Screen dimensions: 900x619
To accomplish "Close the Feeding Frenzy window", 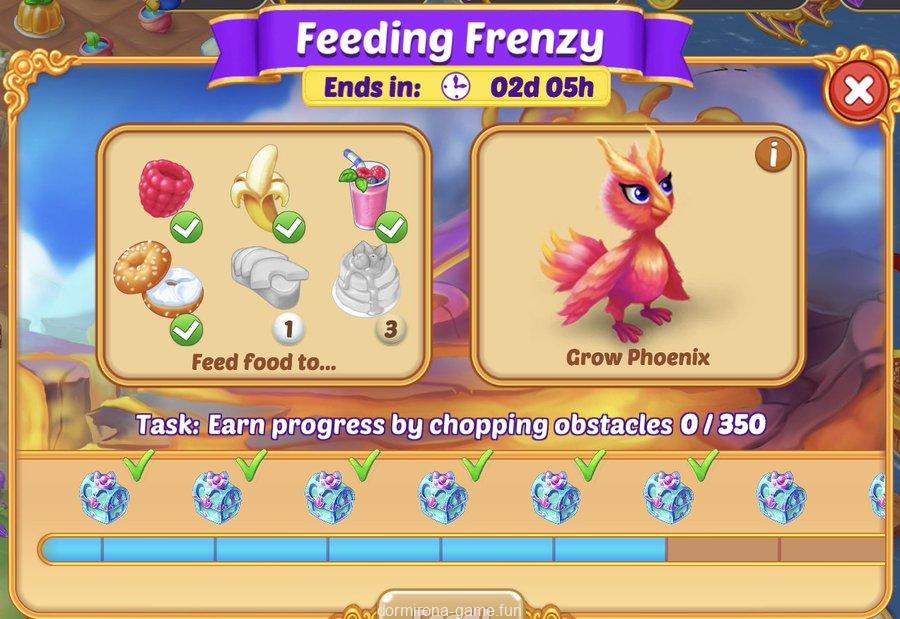I will pos(857,91).
